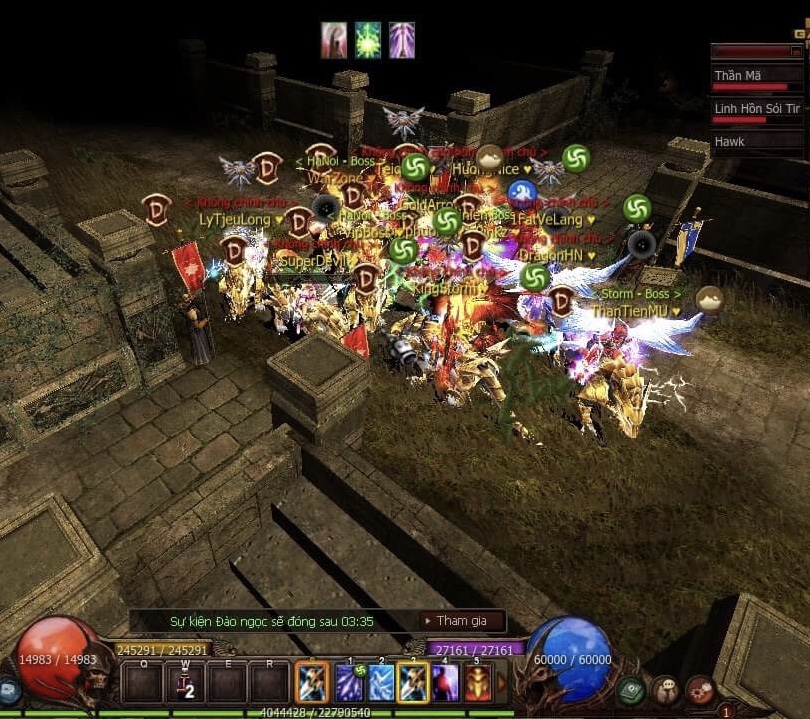This screenshot has height=719, width=810.
Task: Open the red round menu button
Action: (700, 689)
